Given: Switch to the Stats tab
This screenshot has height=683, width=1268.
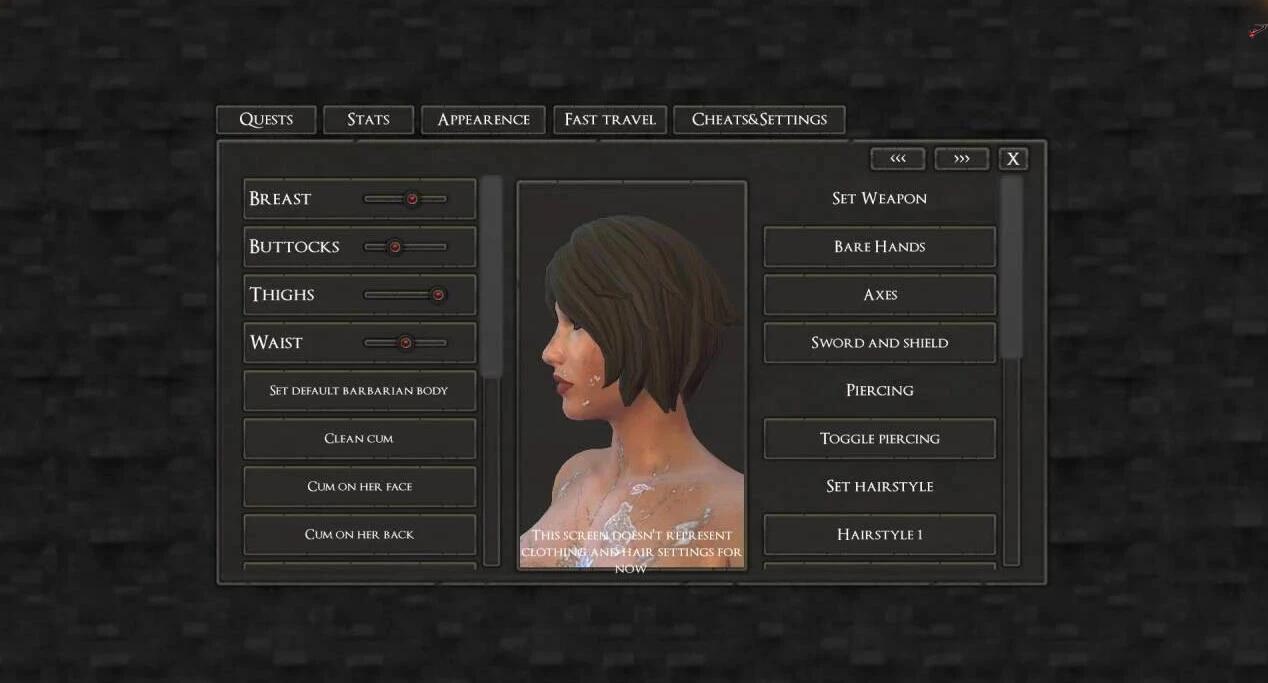Looking at the screenshot, I should click(x=368, y=120).
